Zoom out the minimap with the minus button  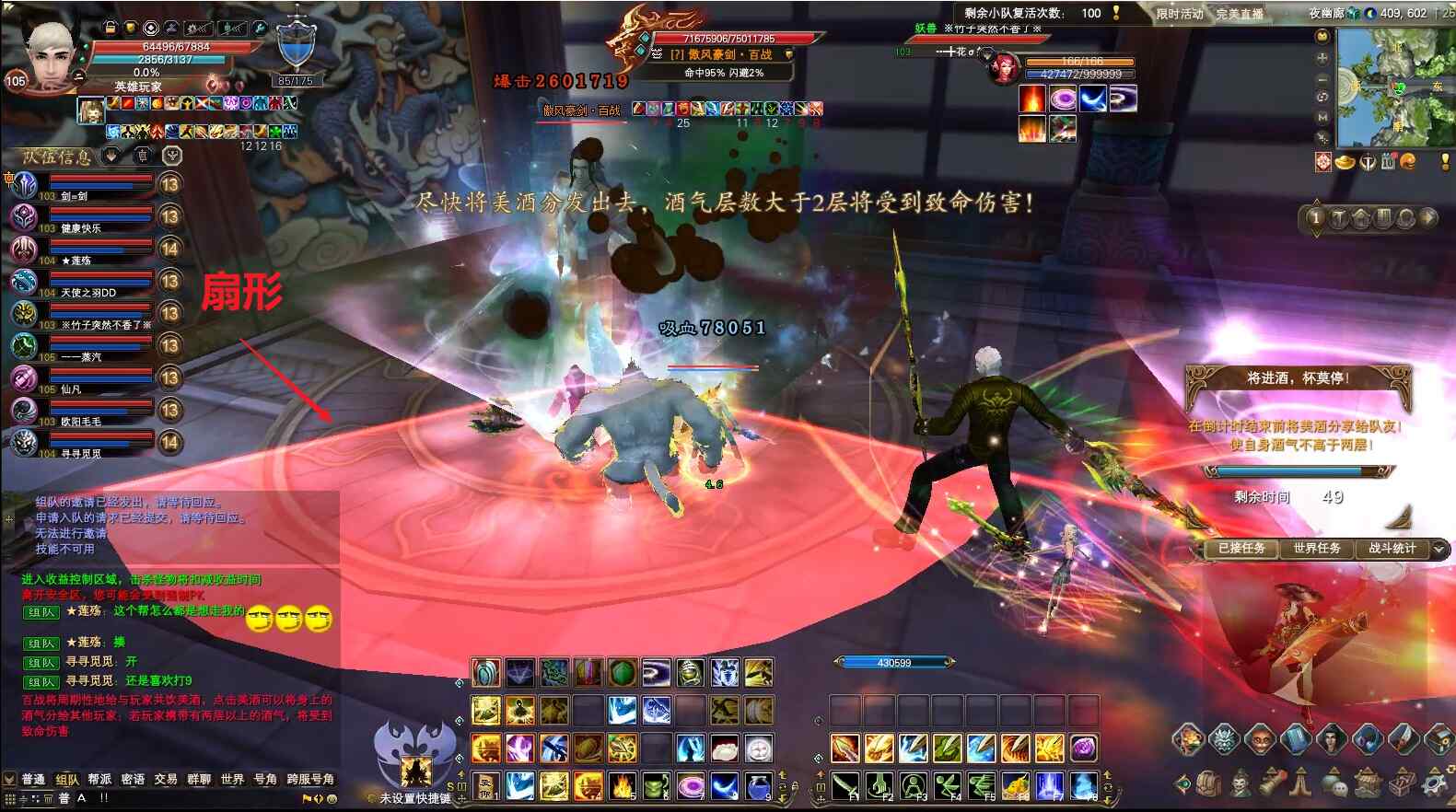1322,78
